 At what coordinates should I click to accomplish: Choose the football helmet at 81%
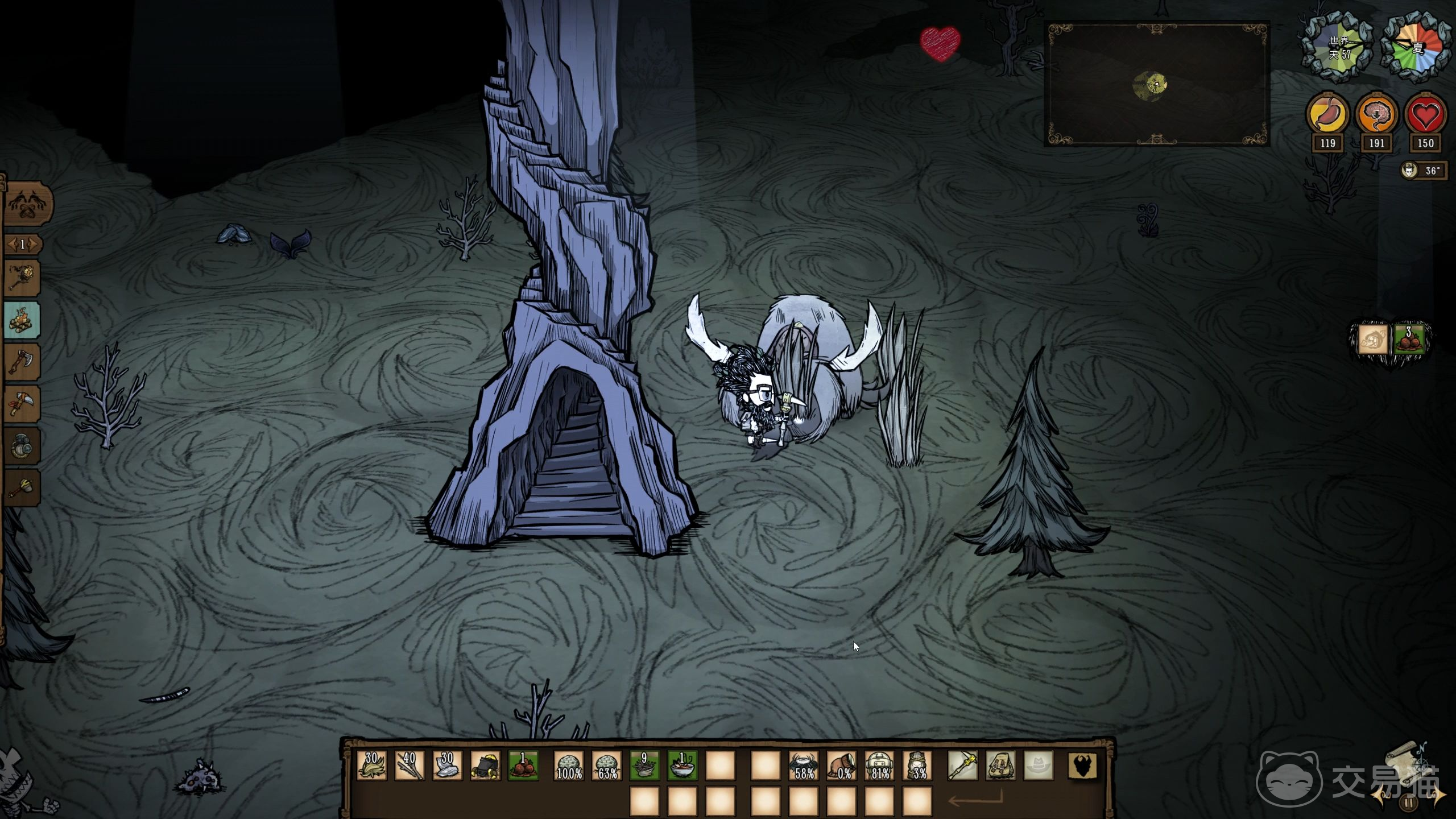click(x=879, y=766)
